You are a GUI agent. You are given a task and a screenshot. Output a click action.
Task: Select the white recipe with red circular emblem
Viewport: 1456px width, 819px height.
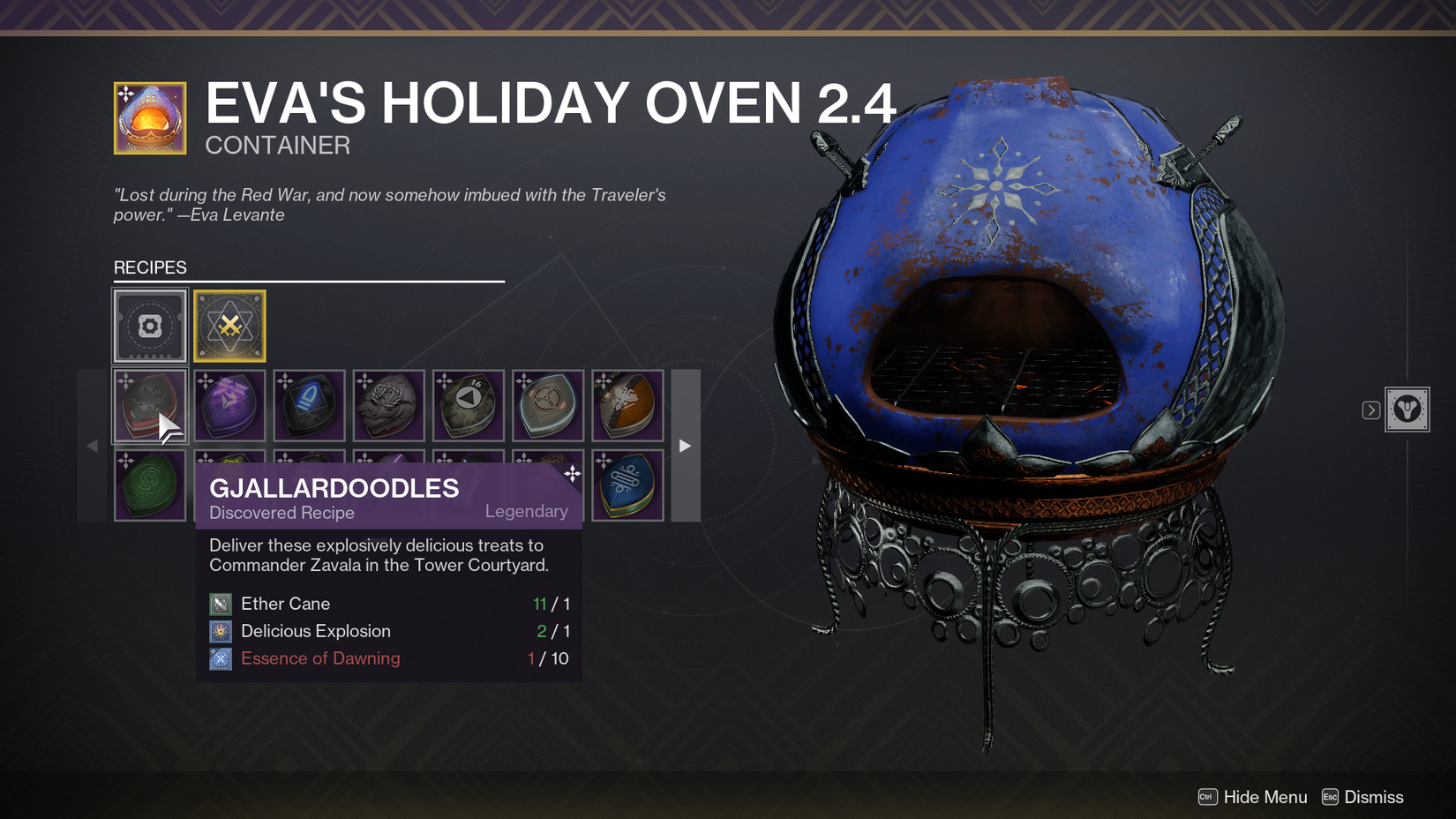click(547, 406)
